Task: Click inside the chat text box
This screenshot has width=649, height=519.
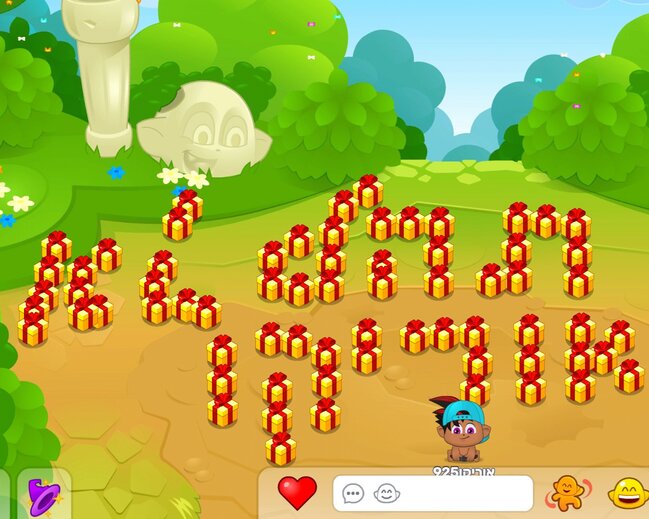Action: 460,493
